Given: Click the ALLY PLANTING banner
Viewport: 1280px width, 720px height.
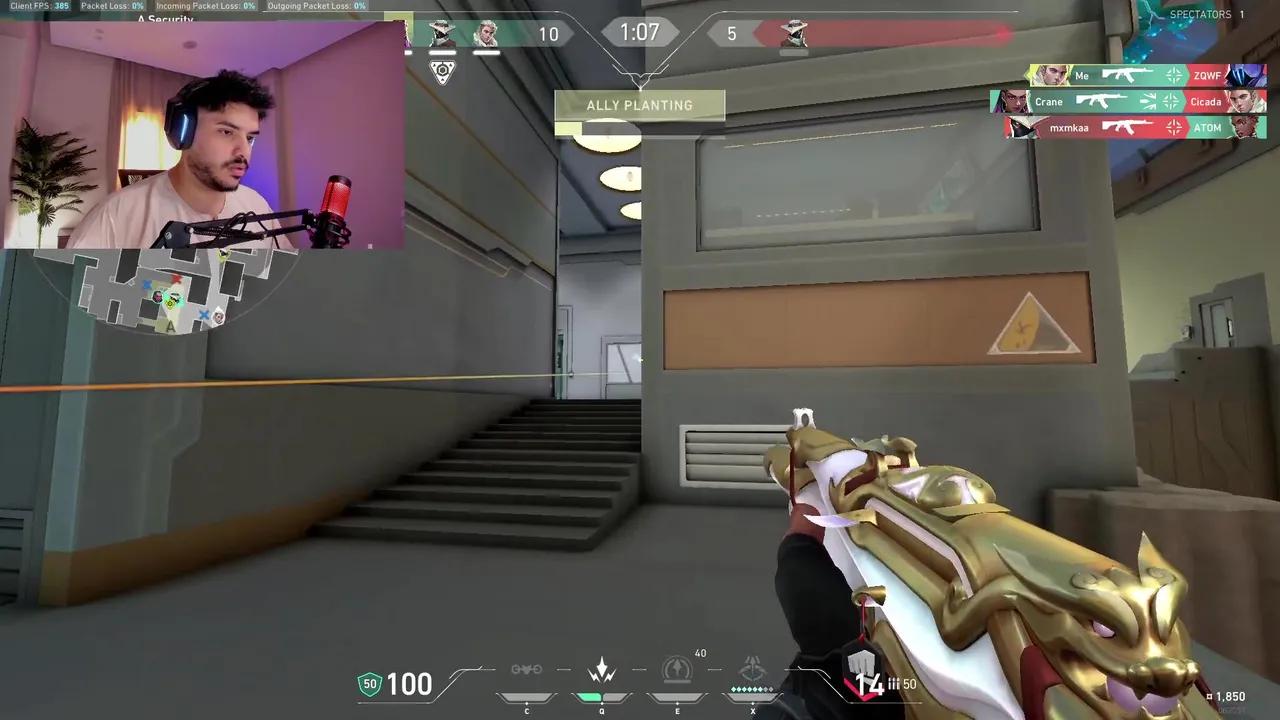Looking at the screenshot, I should [x=640, y=105].
